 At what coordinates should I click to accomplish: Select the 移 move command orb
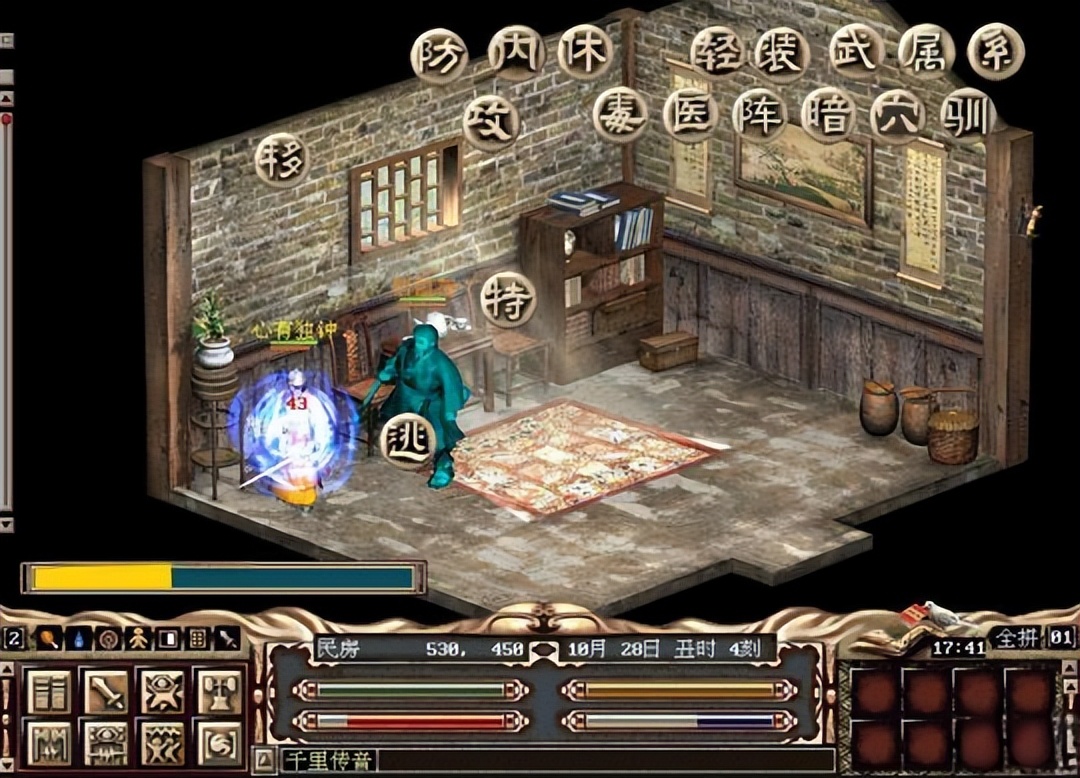click(x=282, y=160)
